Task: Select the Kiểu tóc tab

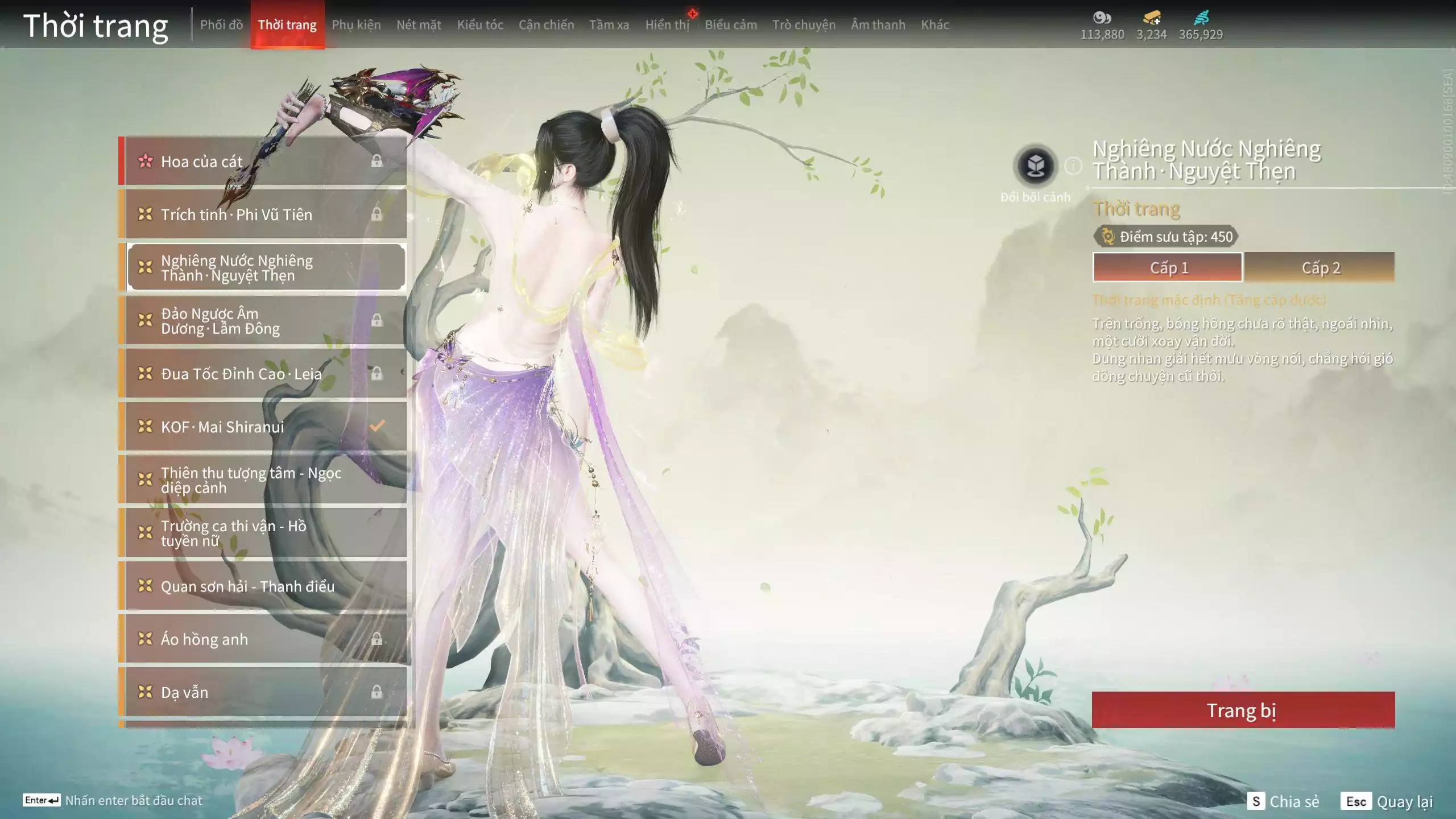Action: (480, 25)
